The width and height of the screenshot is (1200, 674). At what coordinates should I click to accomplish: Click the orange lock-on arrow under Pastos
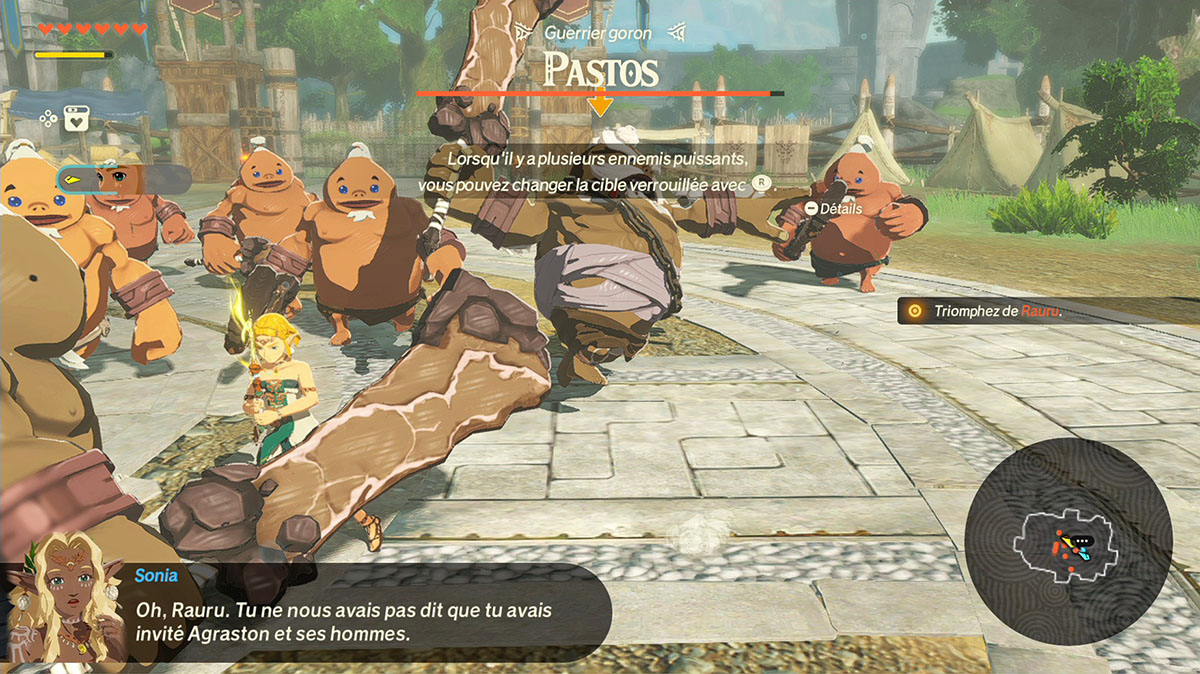click(x=600, y=101)
